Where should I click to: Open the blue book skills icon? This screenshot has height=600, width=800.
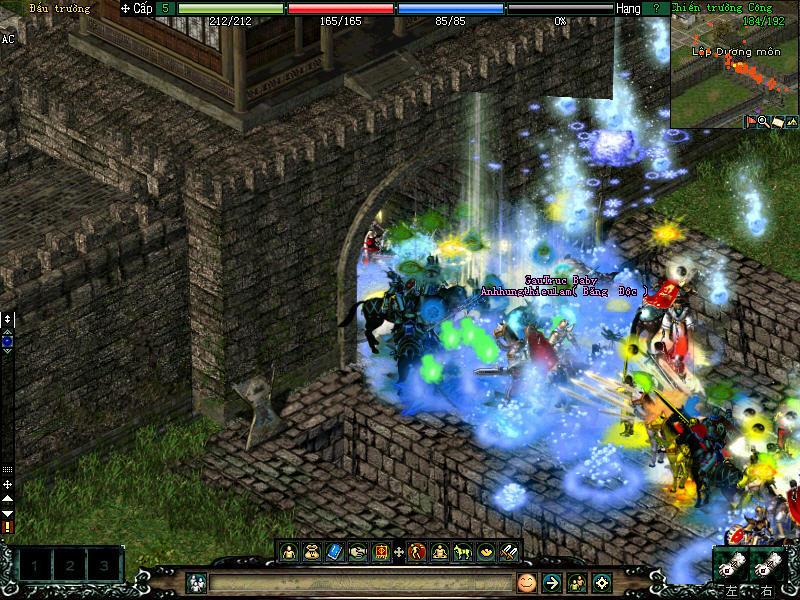[335, 551]
